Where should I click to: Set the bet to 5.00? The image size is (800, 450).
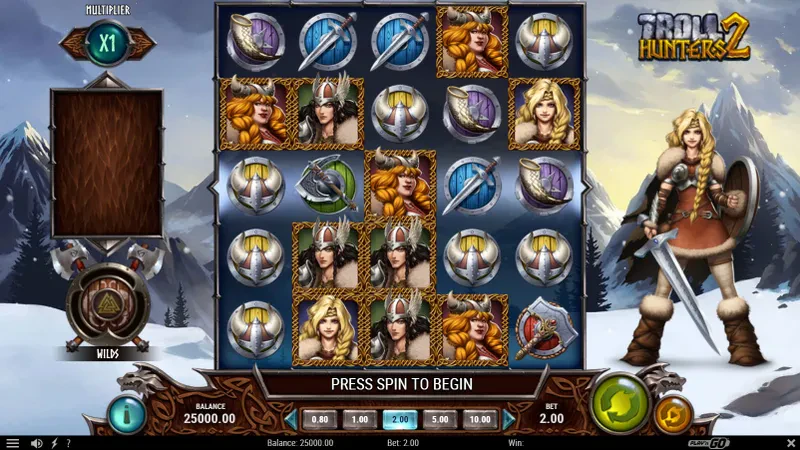438,419
